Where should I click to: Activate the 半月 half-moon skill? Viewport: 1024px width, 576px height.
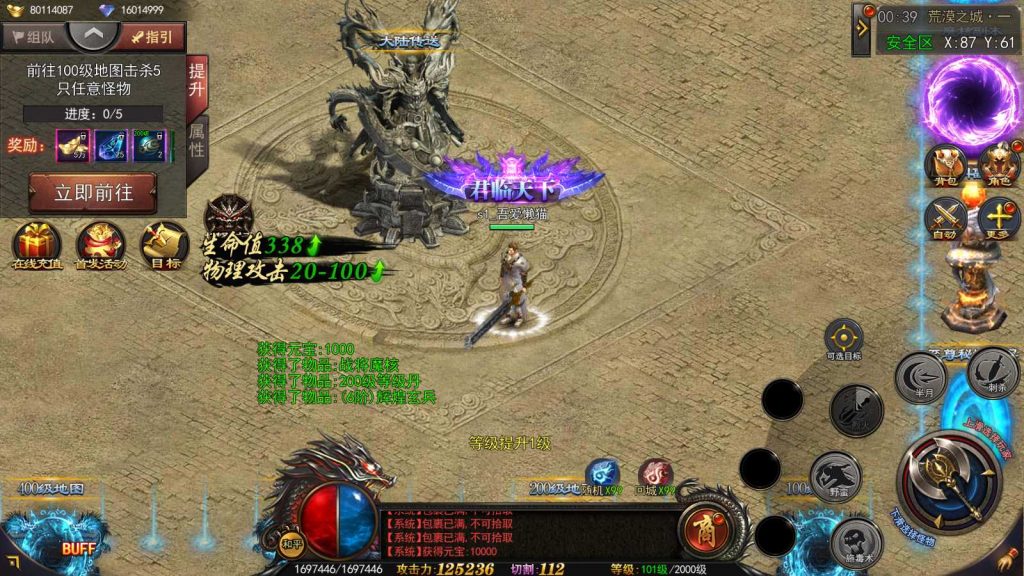coord(921,378)
